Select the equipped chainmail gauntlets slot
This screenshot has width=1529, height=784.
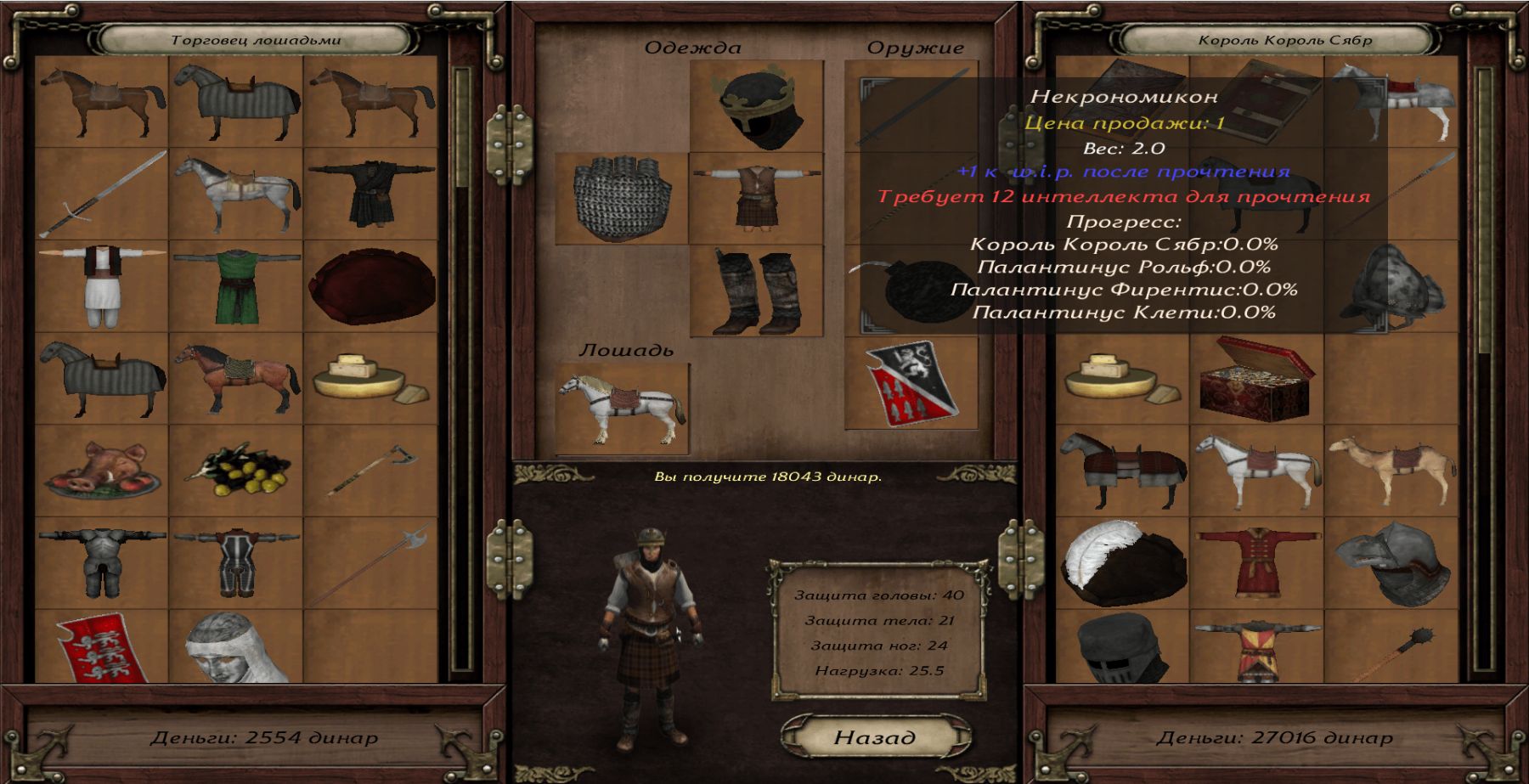coord(622,199)
